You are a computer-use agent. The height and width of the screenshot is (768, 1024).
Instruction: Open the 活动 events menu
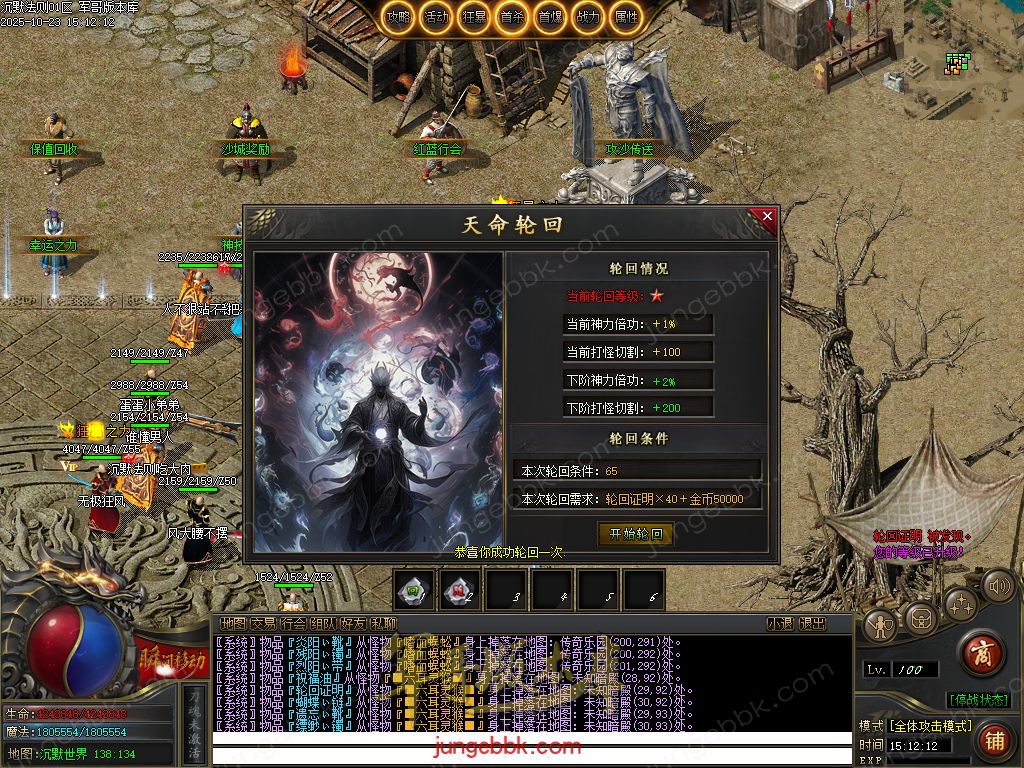coord(436,17)
